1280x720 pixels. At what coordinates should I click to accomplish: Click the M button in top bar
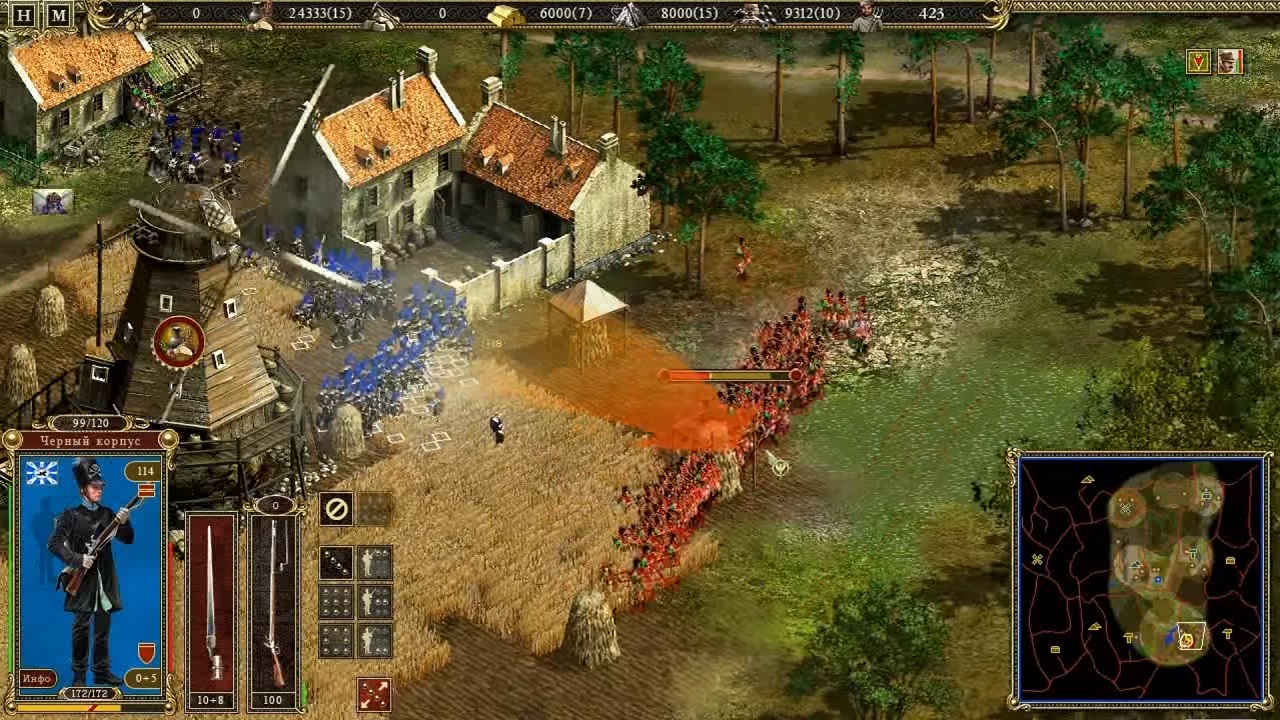[59, 15]
